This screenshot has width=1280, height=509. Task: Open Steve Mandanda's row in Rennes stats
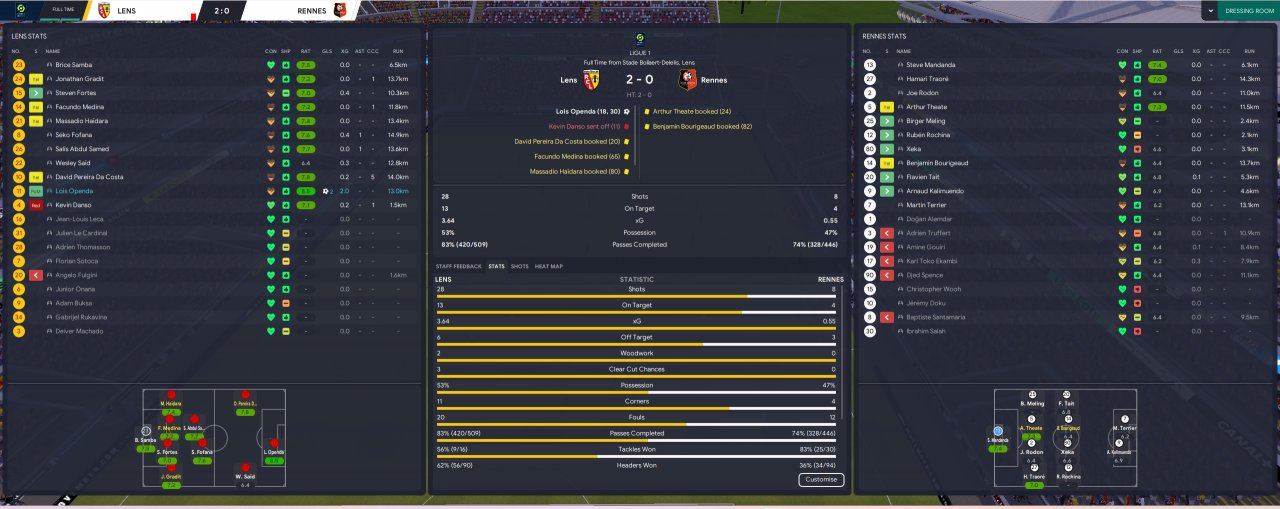[930, 65]
